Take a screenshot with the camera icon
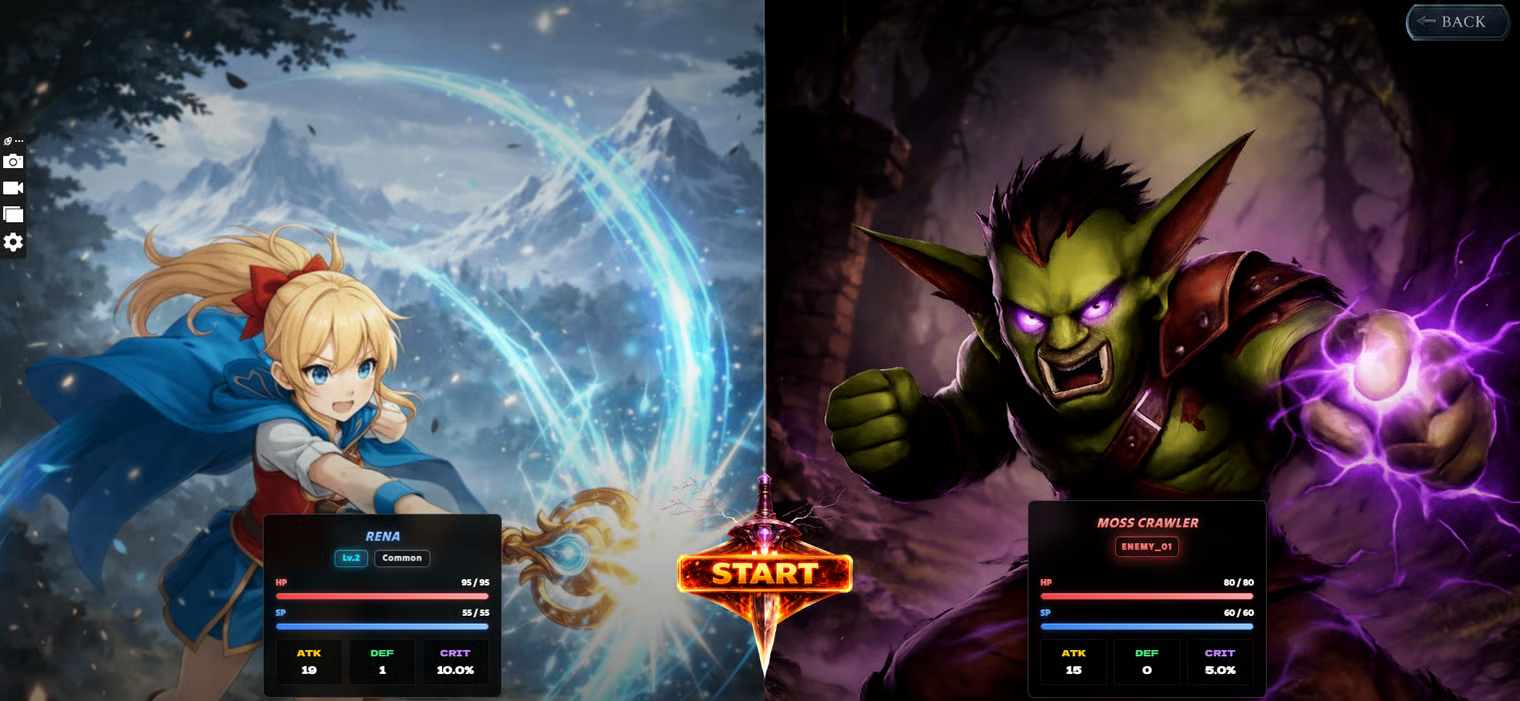The width and height of the screenshot is (1520, 701). 13,162
